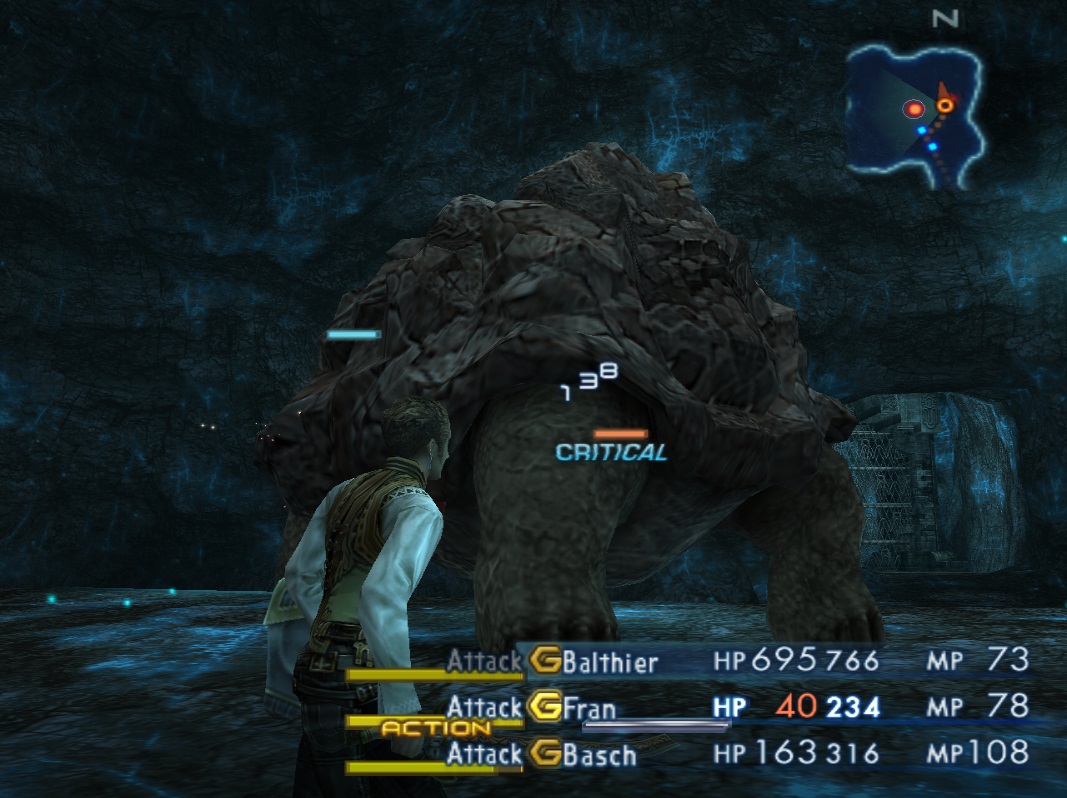
Task: Click the gambit icon next to Basch
Action: tap(545, 753)
